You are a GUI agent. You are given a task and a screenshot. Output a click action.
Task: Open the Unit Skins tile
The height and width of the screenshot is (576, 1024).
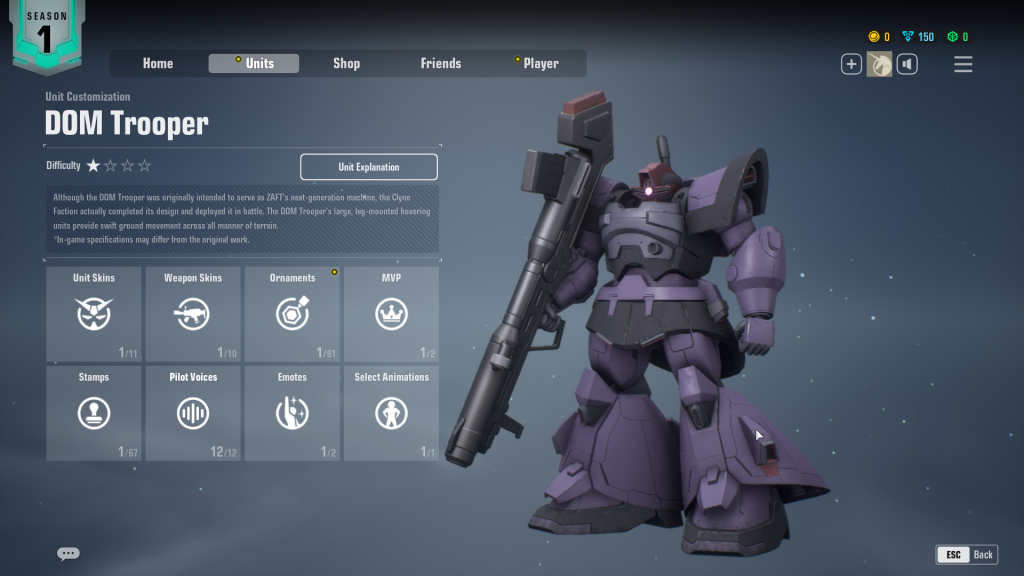pos(94,313)
